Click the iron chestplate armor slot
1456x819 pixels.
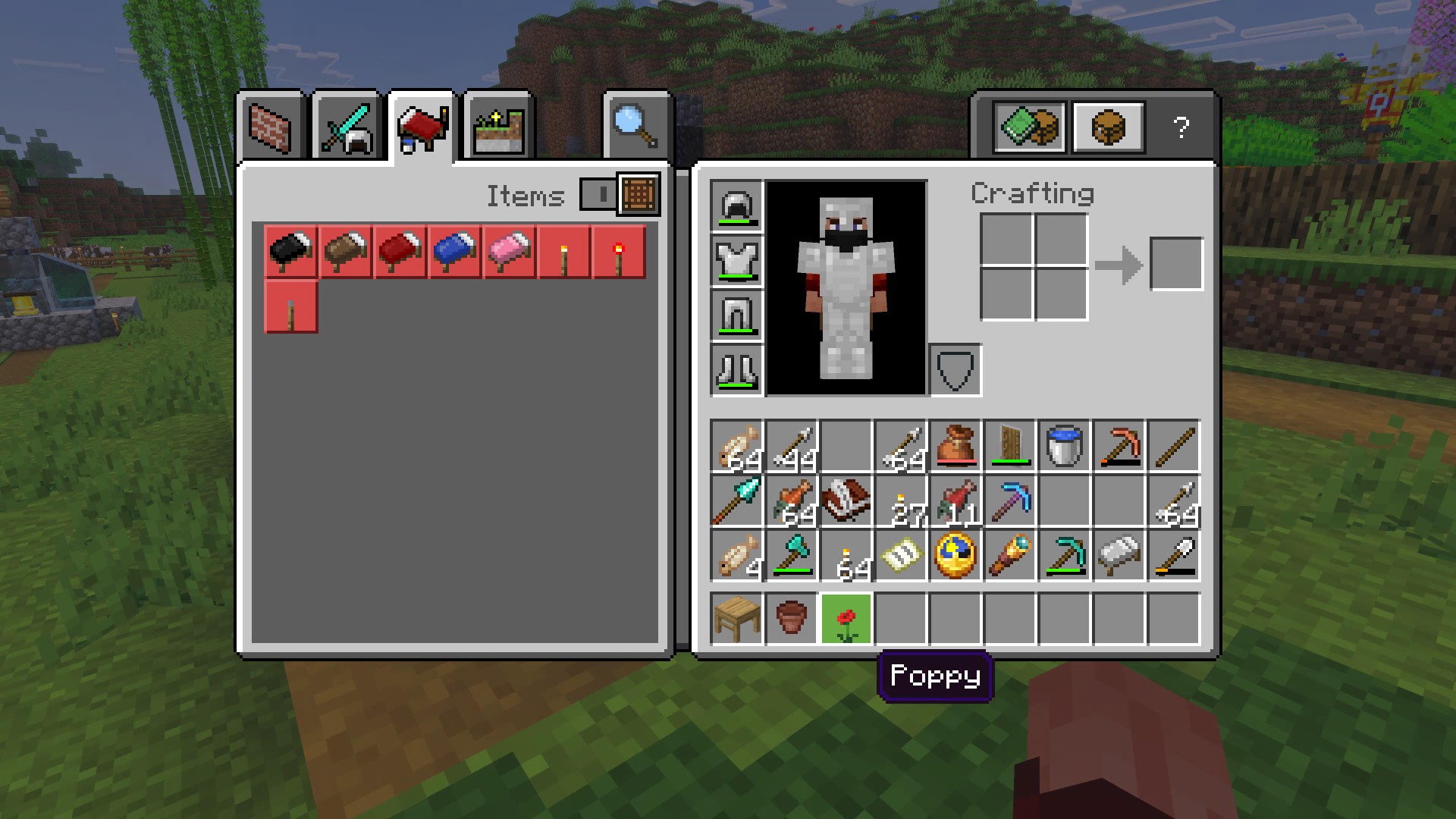click(x=737, y=260)
